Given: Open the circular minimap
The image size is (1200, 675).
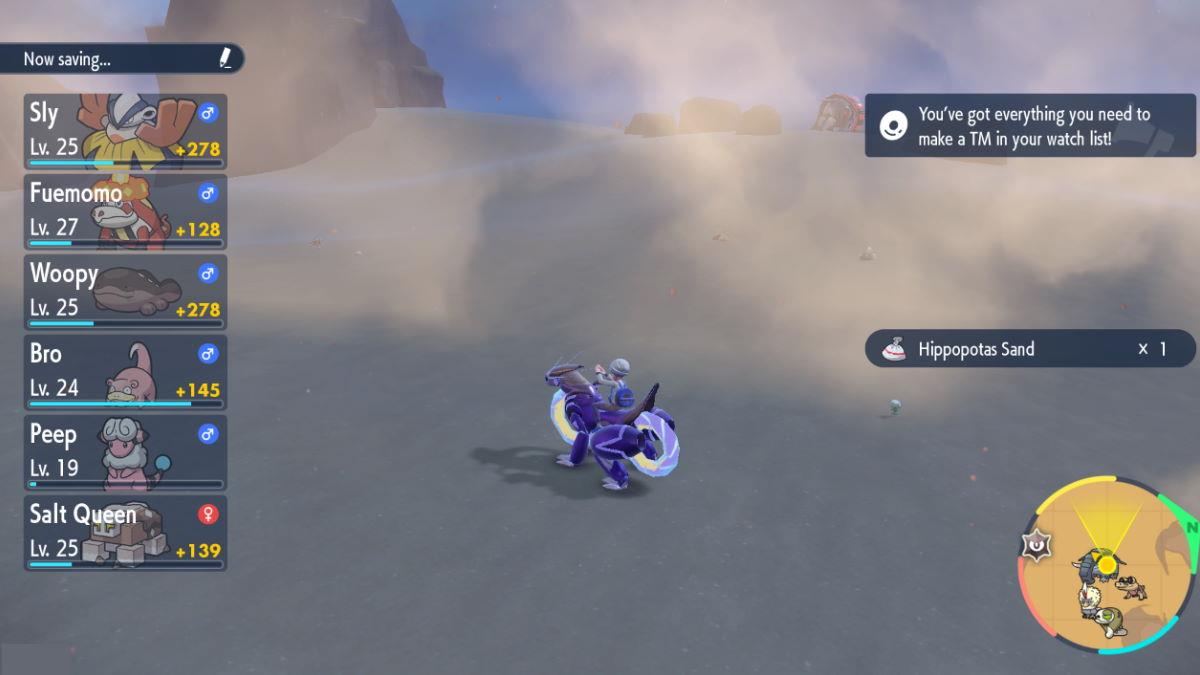Looking at the screenshot, I should (1107, 567).
